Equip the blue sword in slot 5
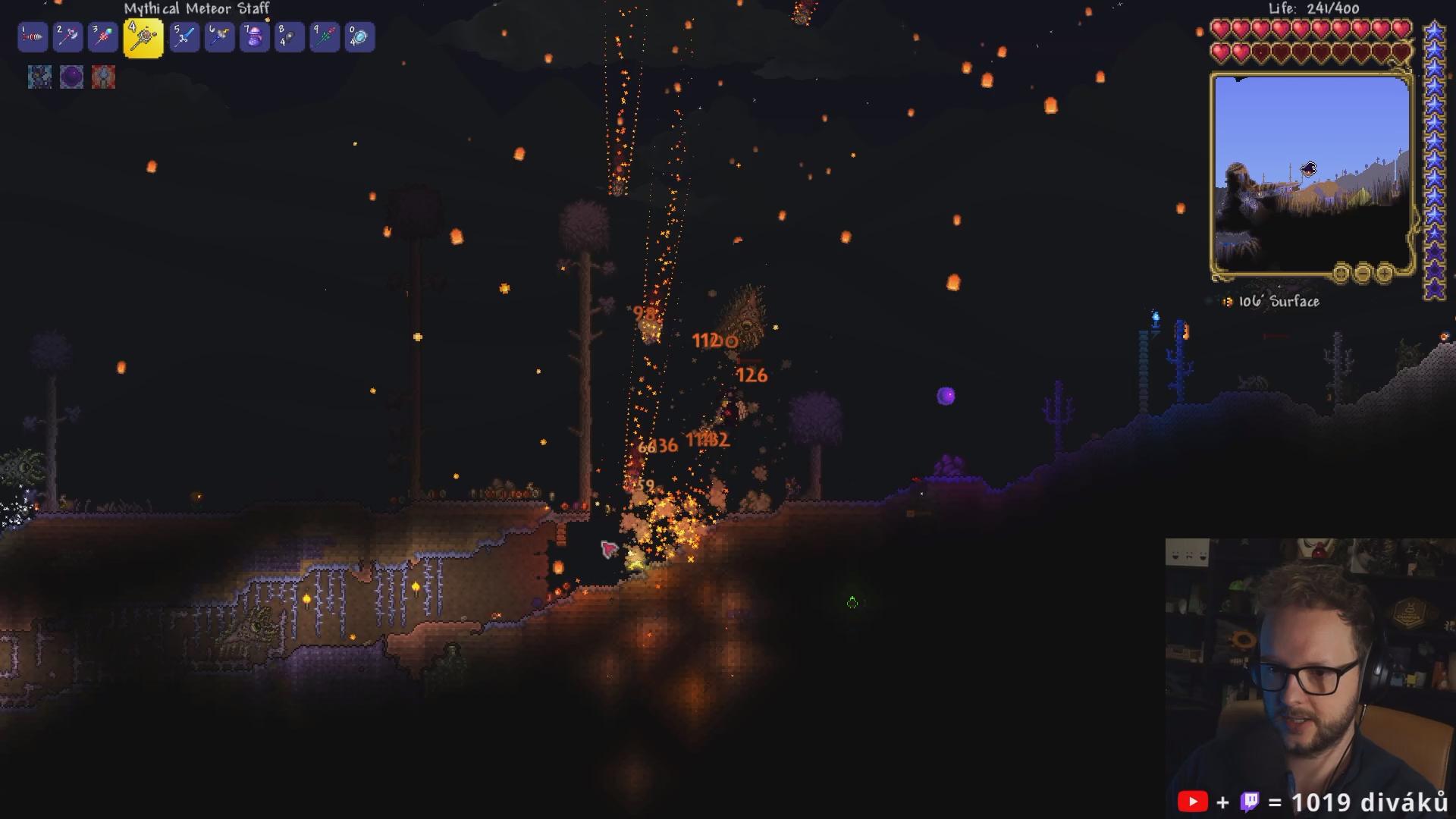The width and height of the screenshot is (1456, 819). tap(184, 37)
